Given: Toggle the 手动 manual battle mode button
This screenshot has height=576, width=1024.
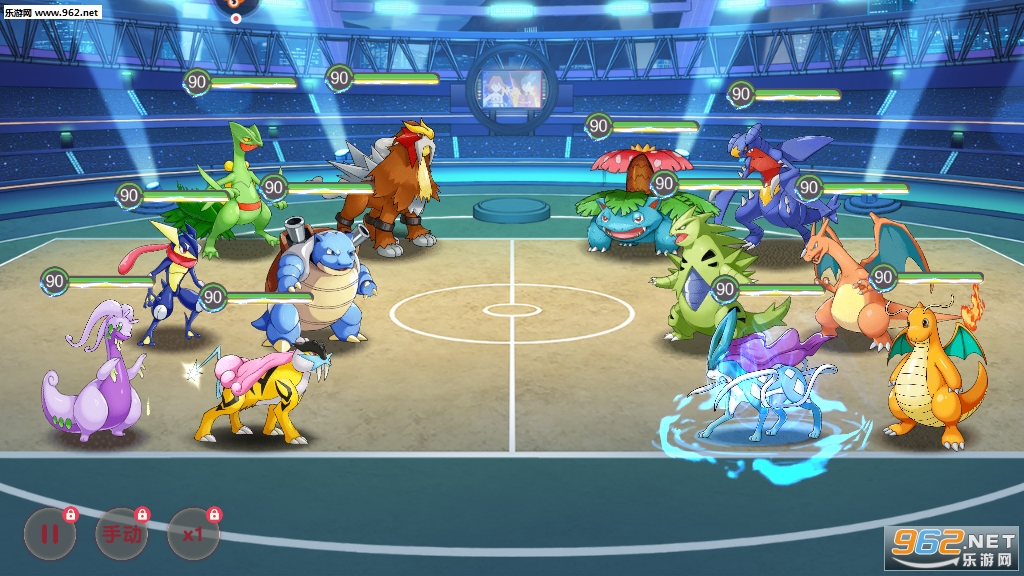Looking at the screenshot, I should coord(121,533).
